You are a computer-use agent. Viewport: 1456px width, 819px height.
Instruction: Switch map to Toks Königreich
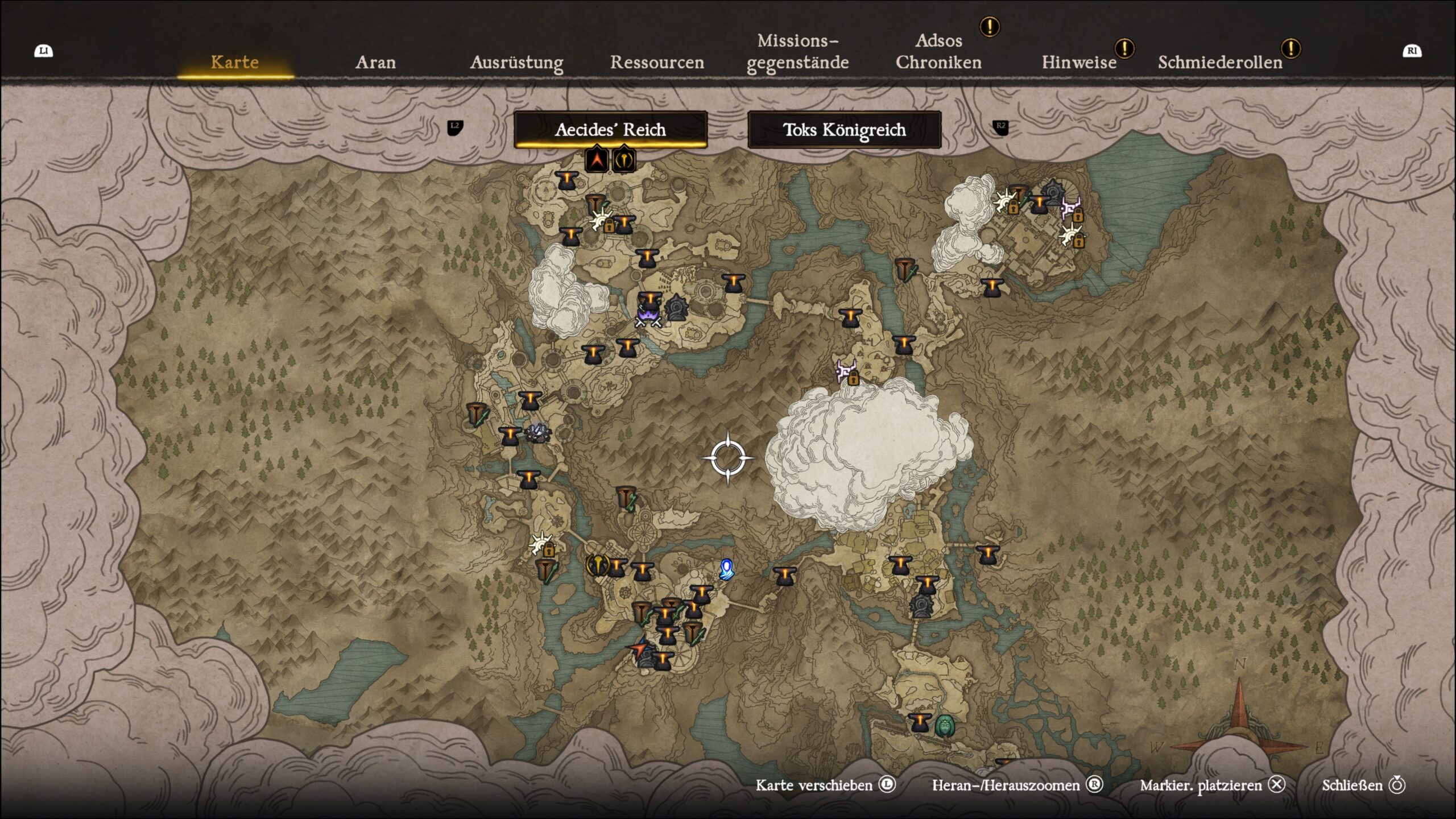(844, 130)
